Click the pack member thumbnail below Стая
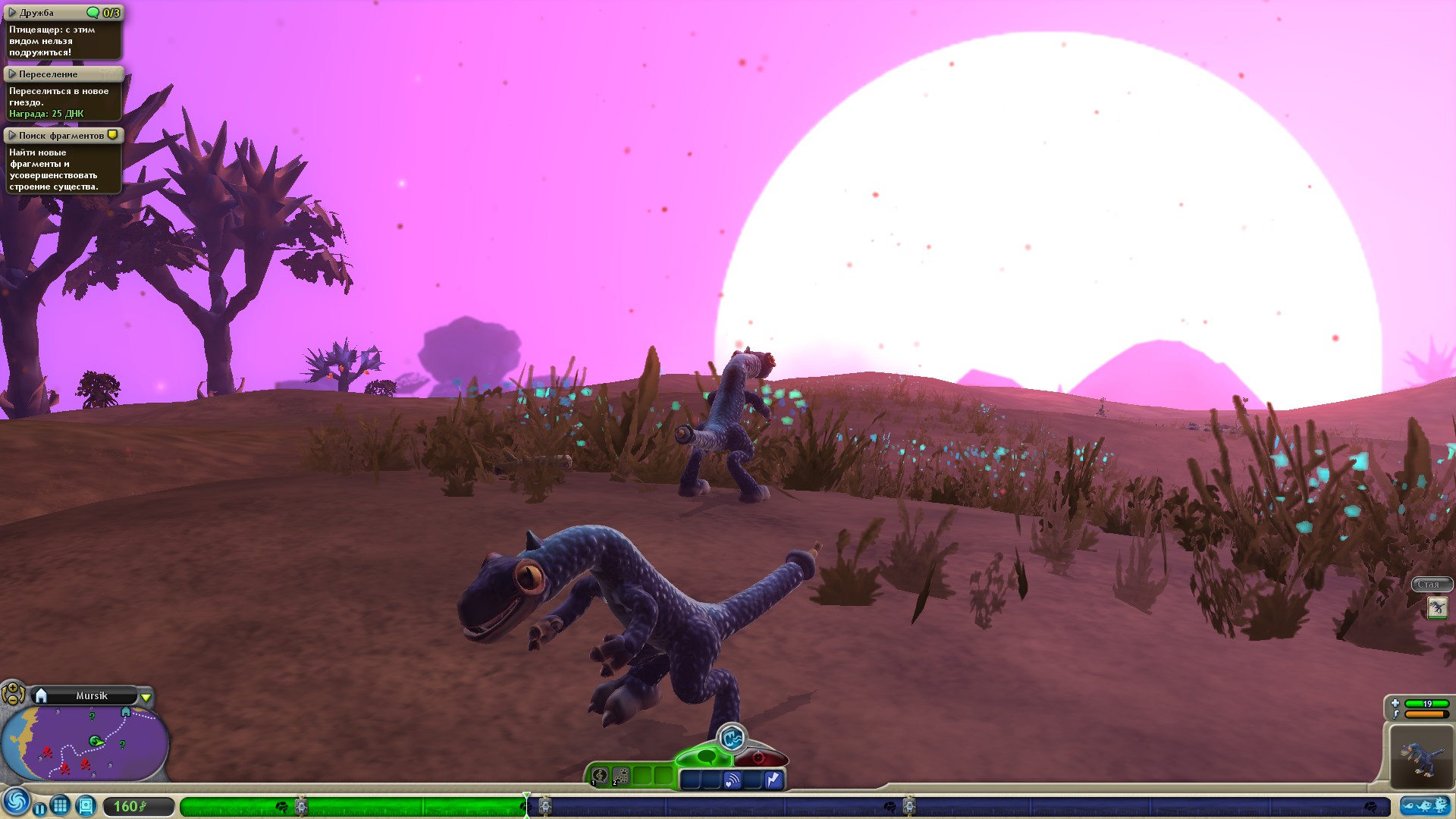 [1438, 607]
